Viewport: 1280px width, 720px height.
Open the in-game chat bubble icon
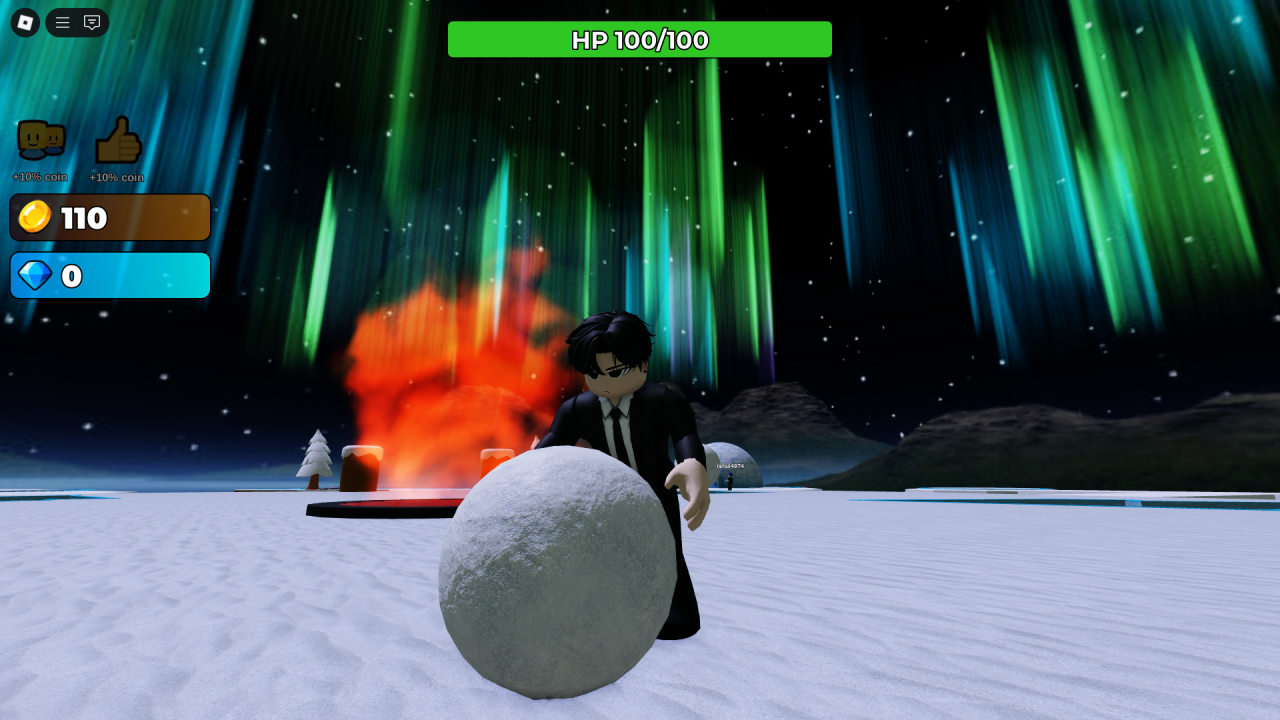[90, 22]
